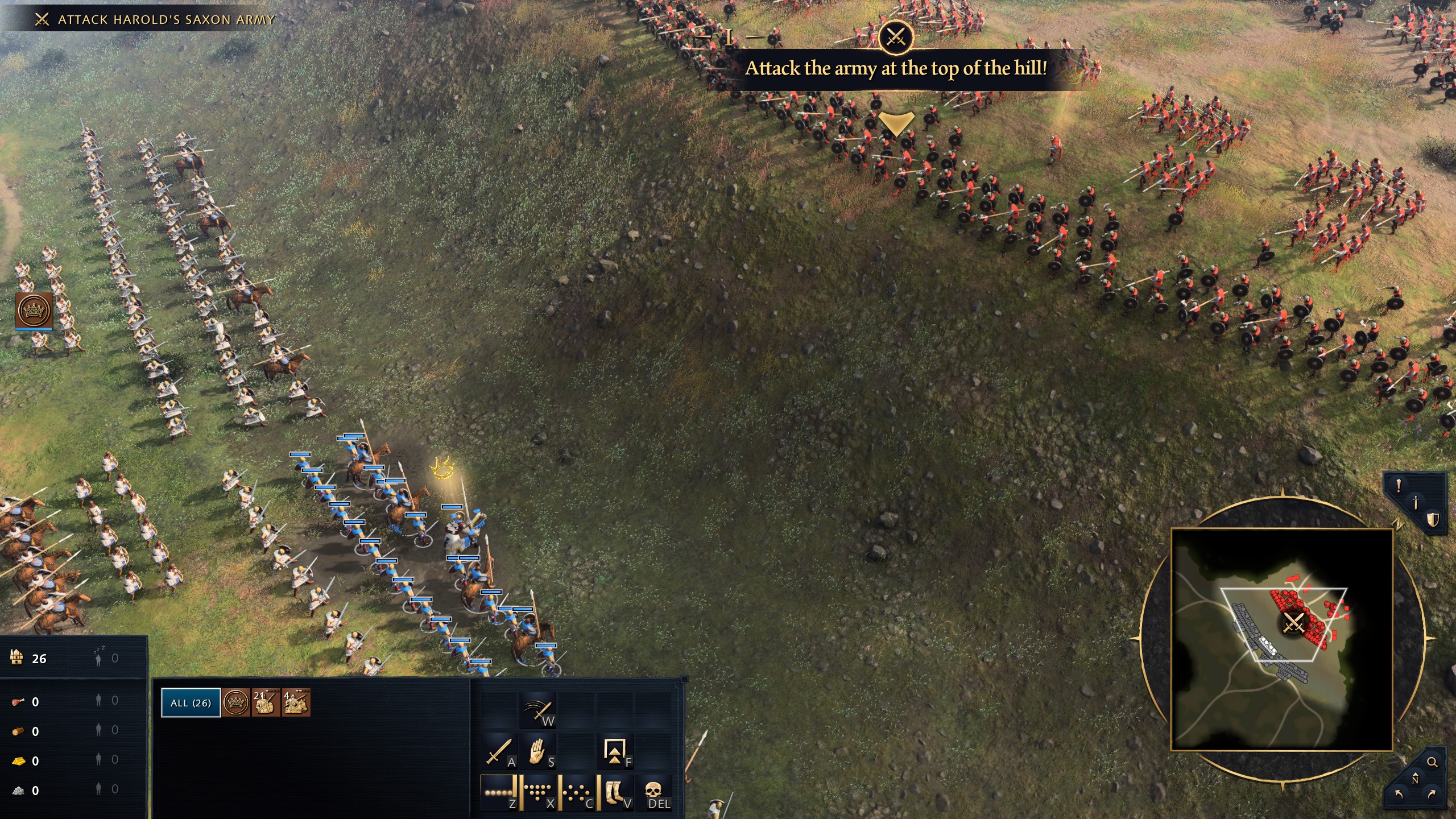Choose the staggered spread formation
The height and width of the screenshot is (819, 1456).
pos(577,792)
